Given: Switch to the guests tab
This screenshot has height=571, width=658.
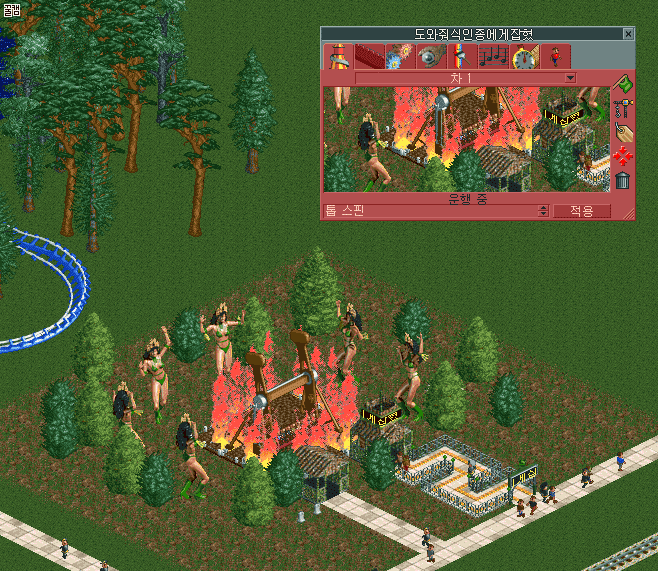Looking at the screenshot, I should coord(555,57).
